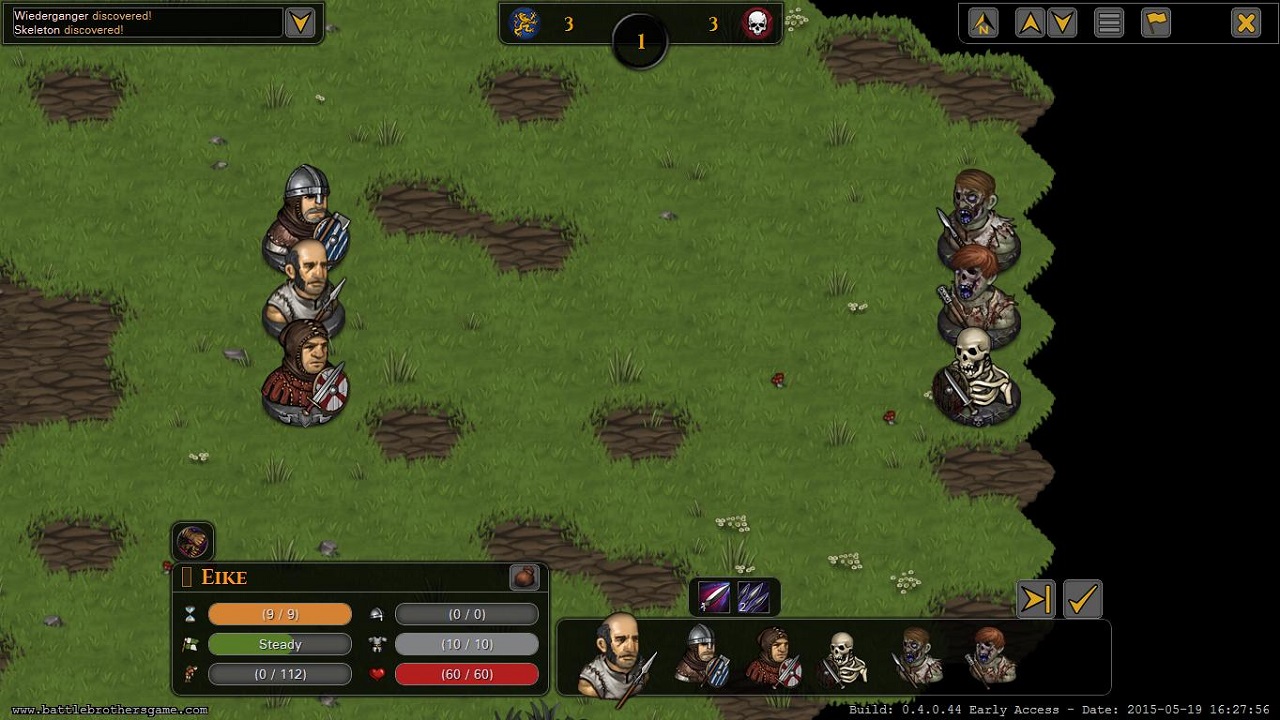Activate the single-blade thrust skill
The width and height of the screenshot is (1280, 720).
coord(715,597)
